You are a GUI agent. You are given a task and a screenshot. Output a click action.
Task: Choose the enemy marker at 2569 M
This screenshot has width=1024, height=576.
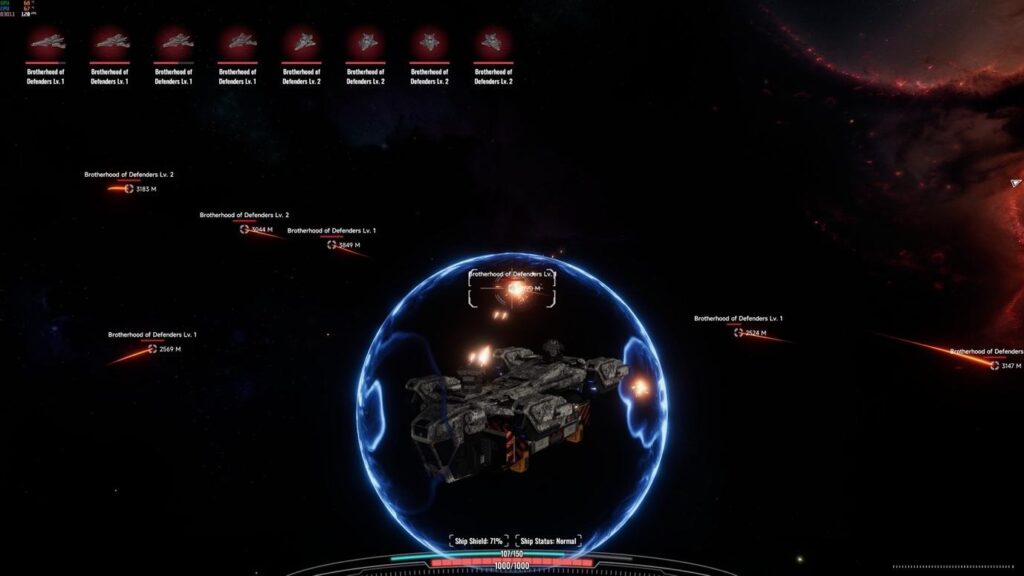153,349
